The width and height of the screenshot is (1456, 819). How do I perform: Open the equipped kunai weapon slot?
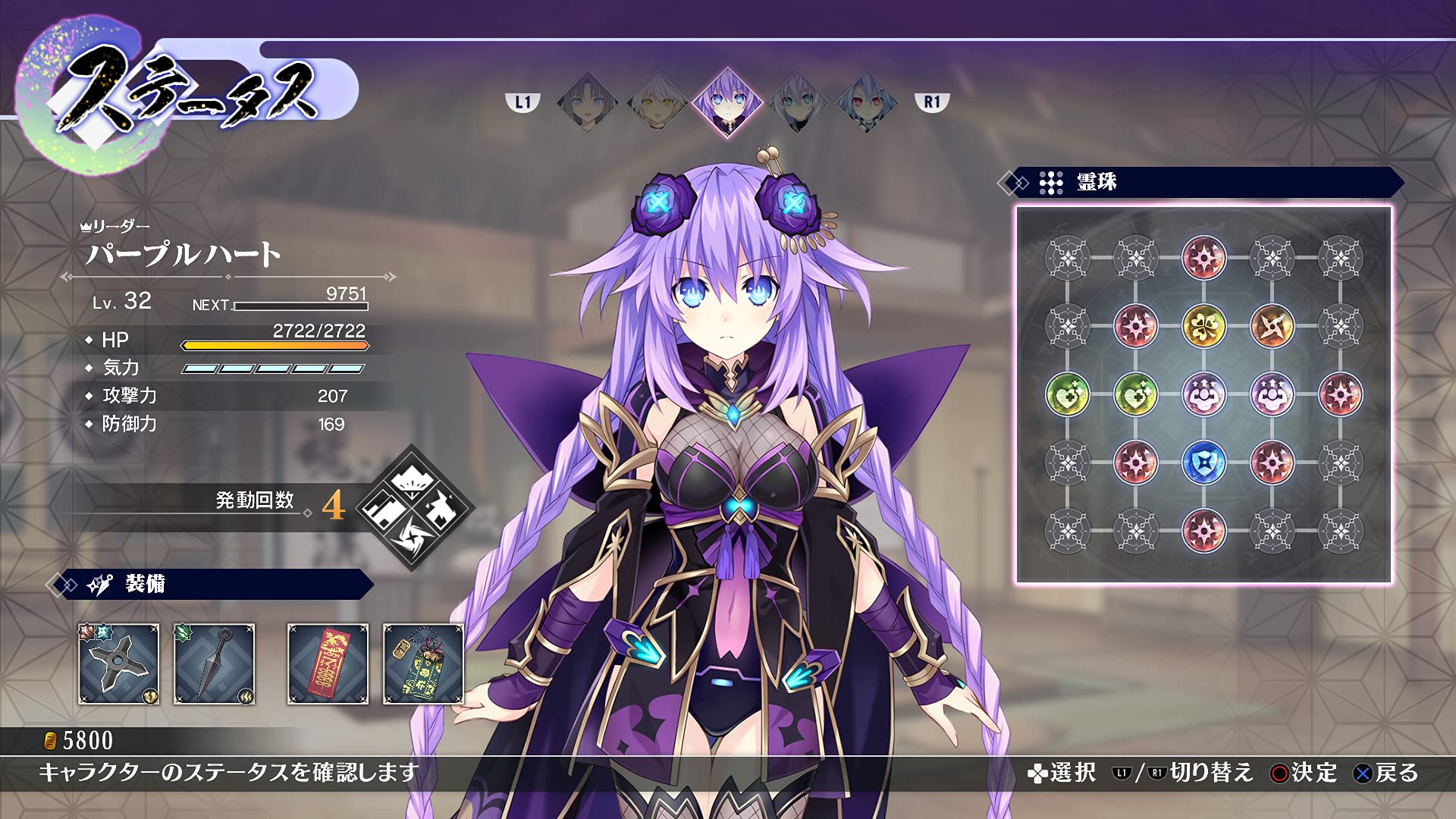pos(215,664)
